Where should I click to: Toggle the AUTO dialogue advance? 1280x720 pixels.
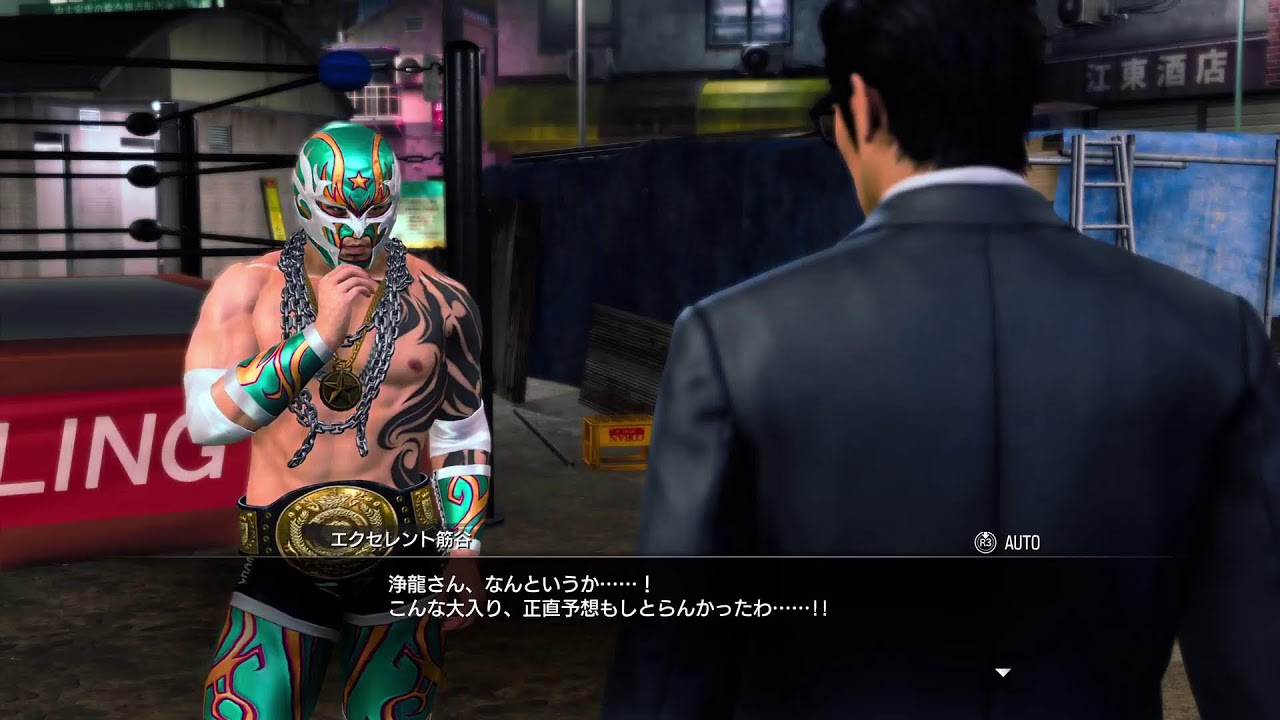pos(1008,543)
